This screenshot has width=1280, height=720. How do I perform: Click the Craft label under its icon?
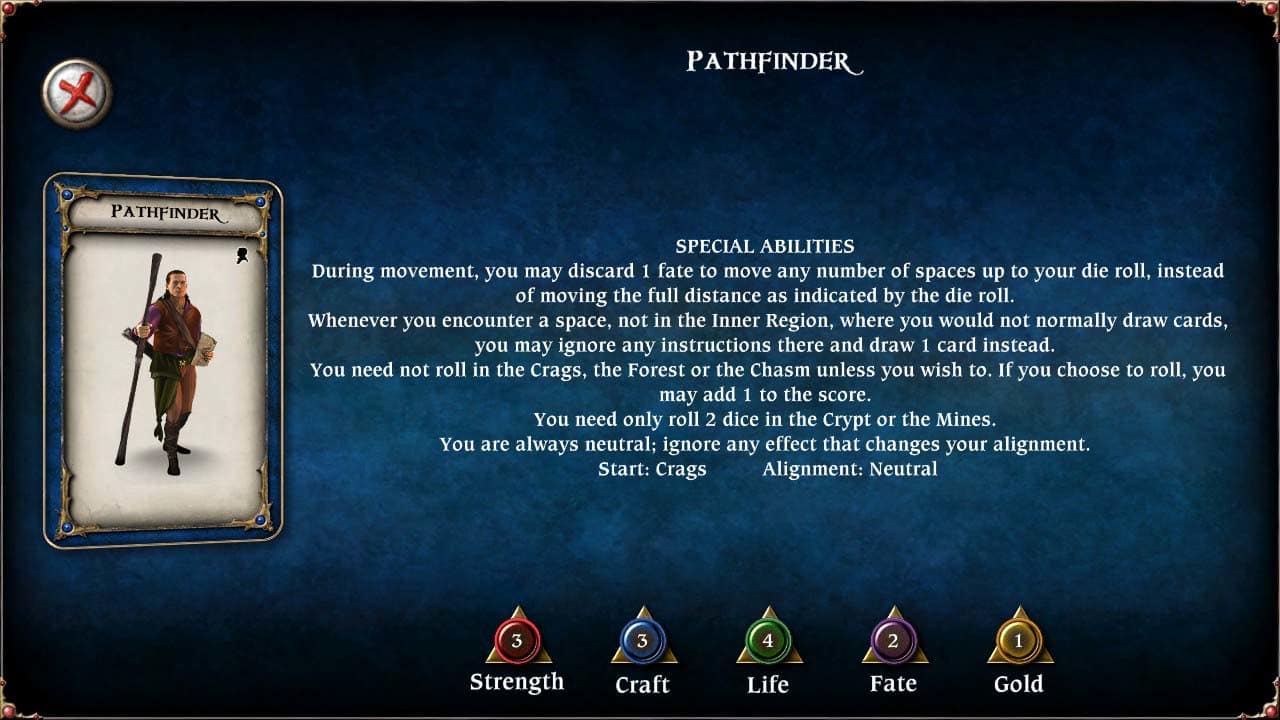pos(642,685)
